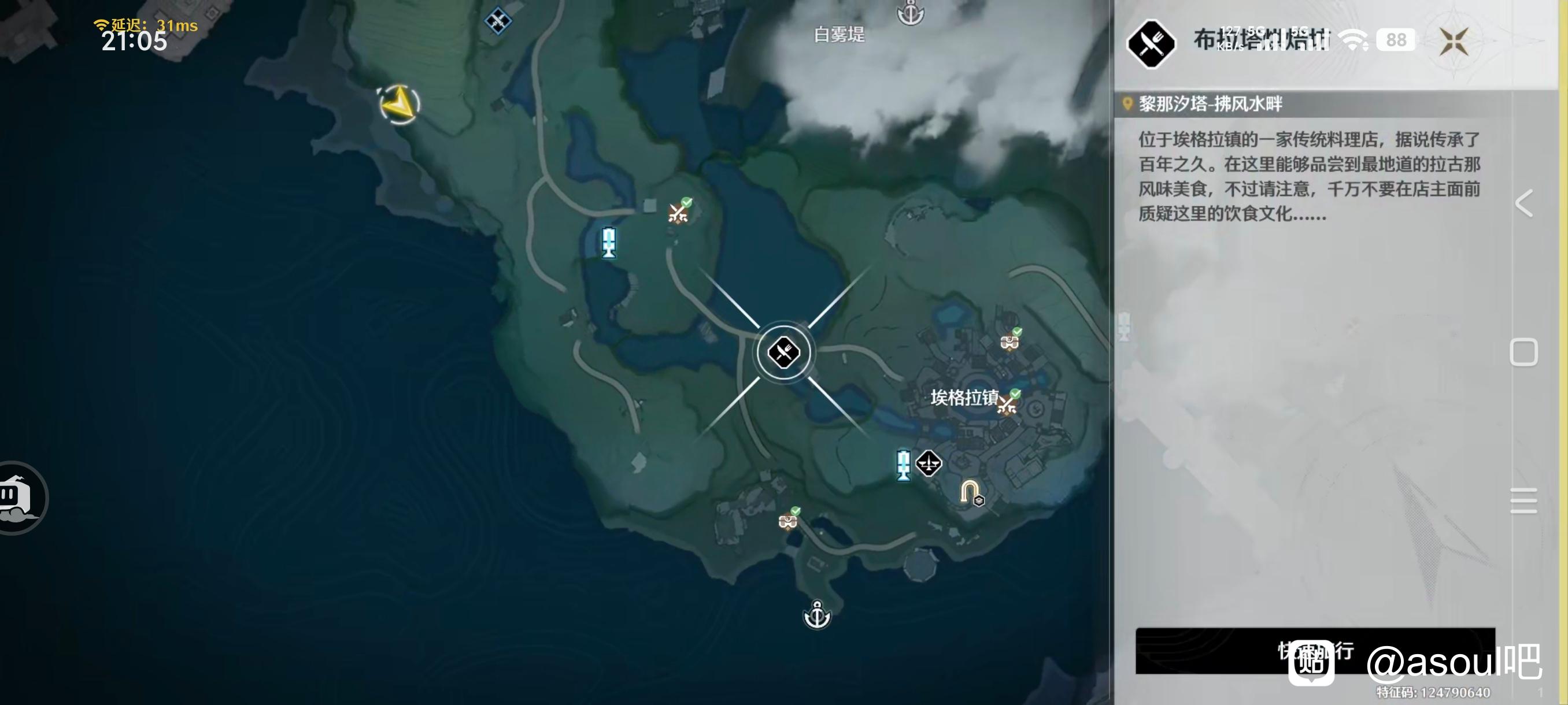The height and width of the screenshot is (705, 1568).
Task: Tap the Android back arrow
Action: click(1523, 203)
